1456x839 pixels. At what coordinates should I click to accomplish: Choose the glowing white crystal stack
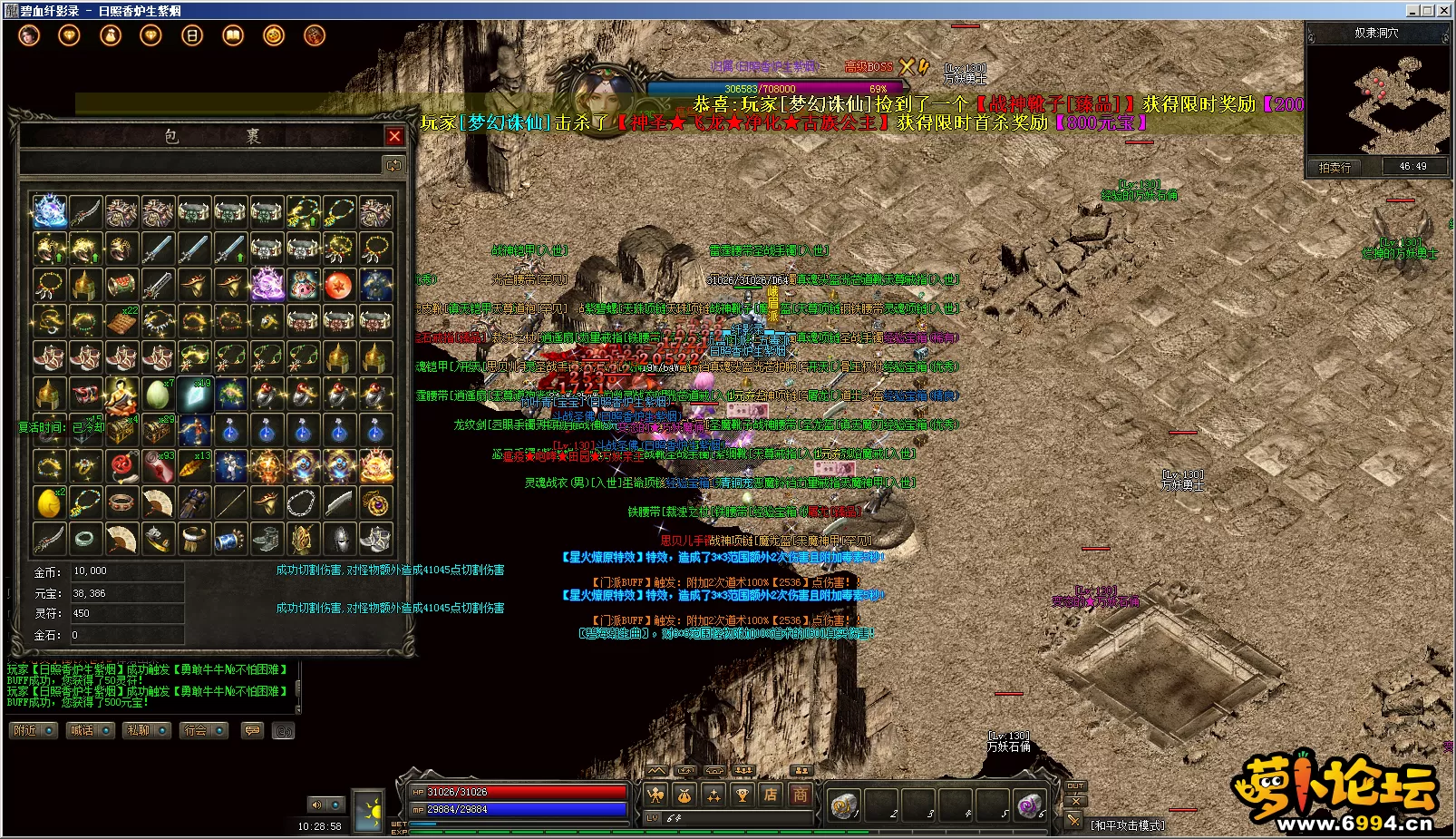click(194, 394)
